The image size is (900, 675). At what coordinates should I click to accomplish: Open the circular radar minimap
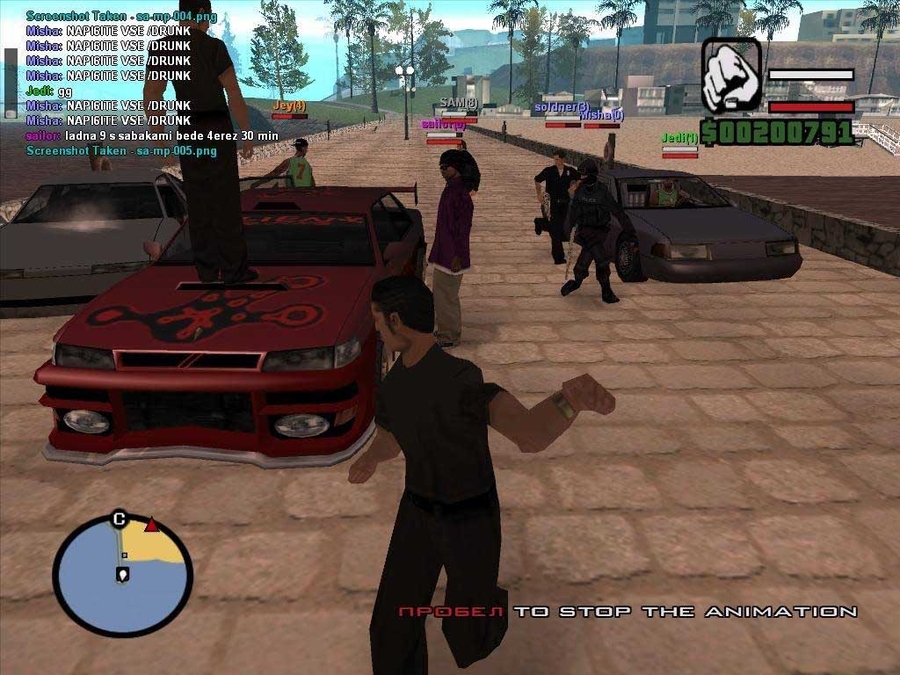pyautogui.click(x=122, y=574)
